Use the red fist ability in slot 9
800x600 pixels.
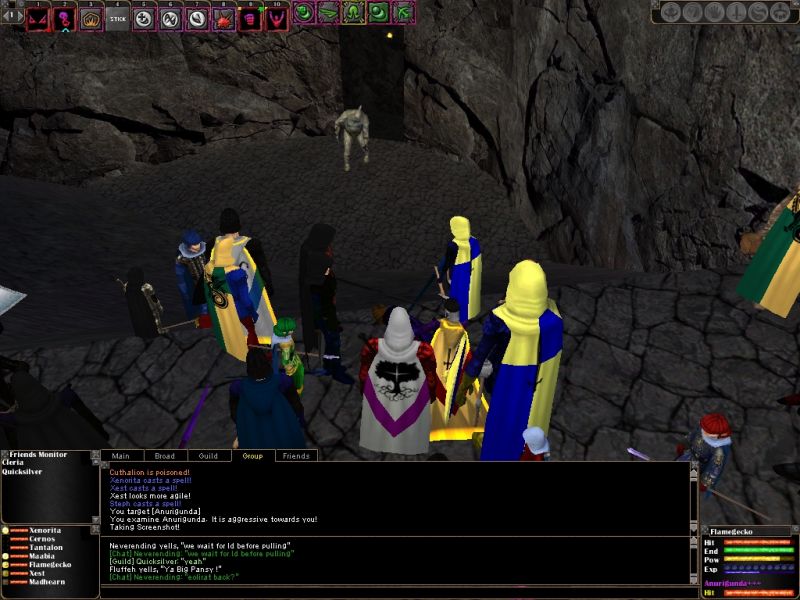click(249, 18)
